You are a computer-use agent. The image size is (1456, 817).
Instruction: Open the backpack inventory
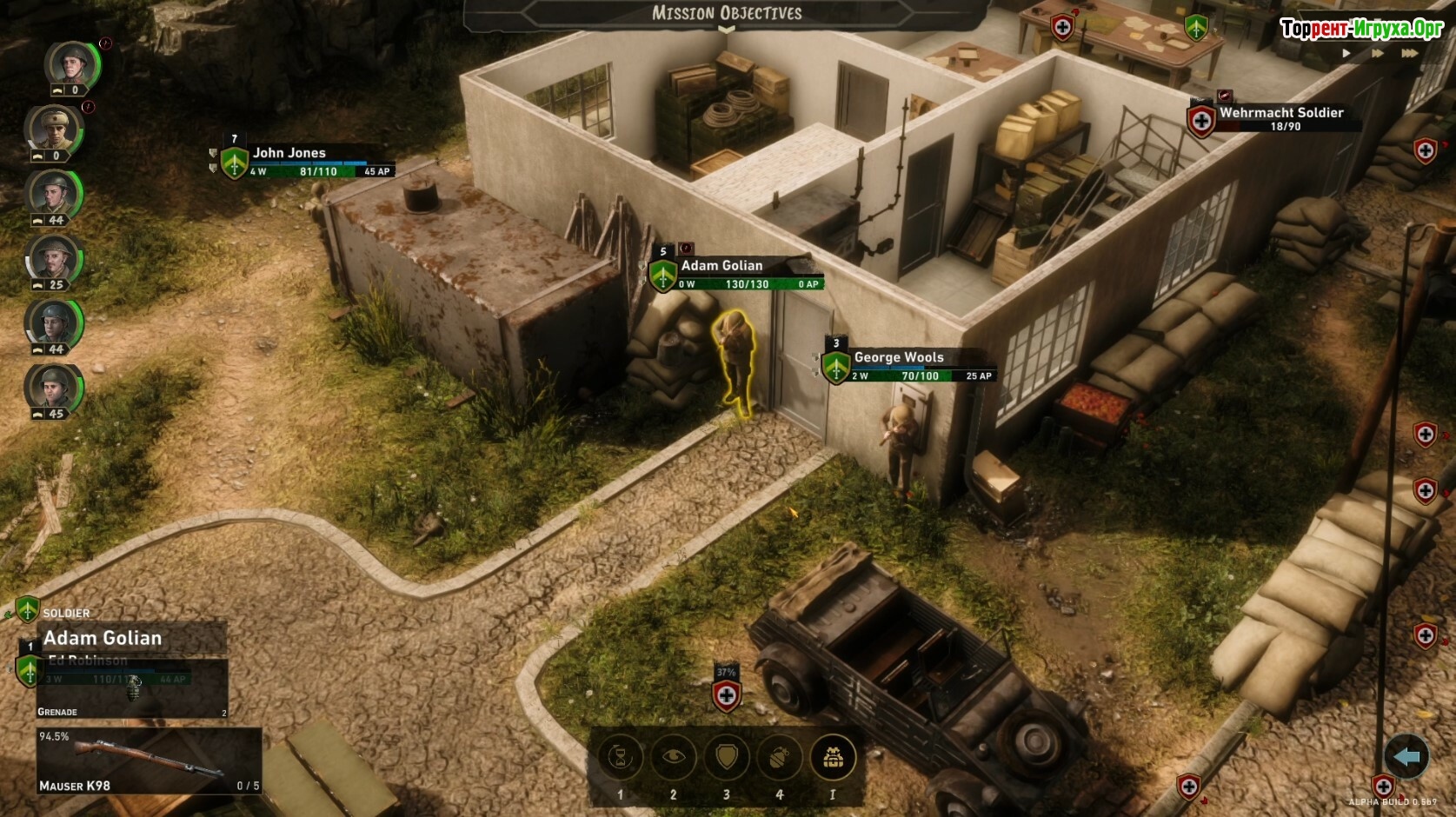point(833,757)
